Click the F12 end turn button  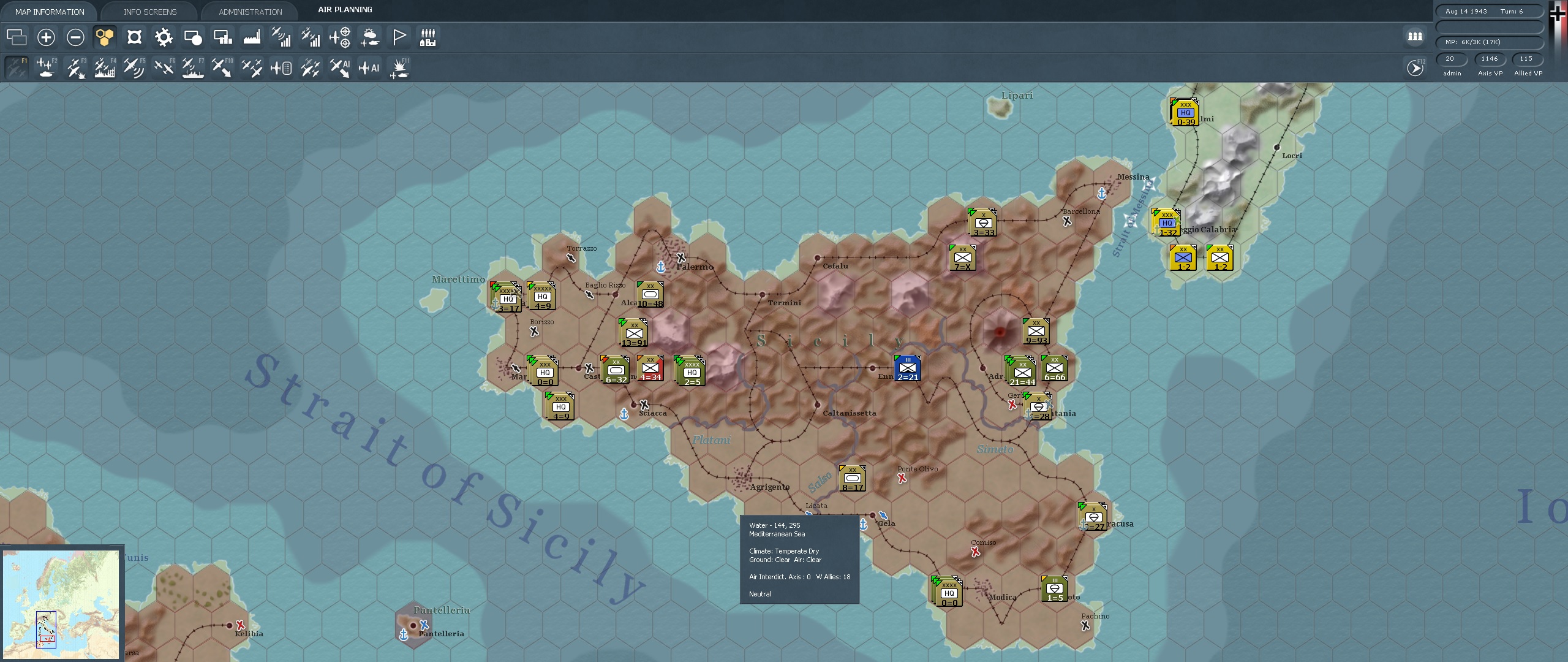[1415, 67]
